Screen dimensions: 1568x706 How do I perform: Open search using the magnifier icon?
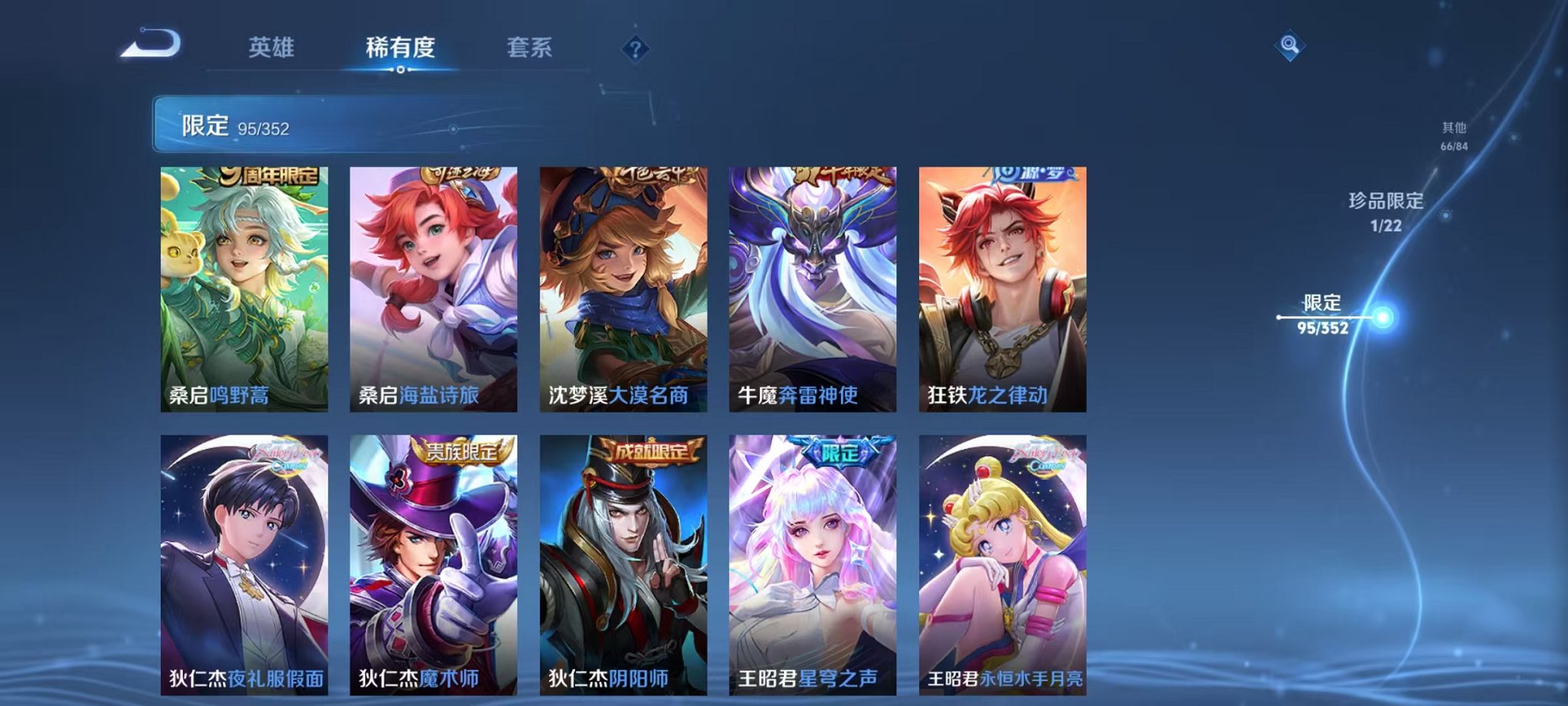point(1291,46)
